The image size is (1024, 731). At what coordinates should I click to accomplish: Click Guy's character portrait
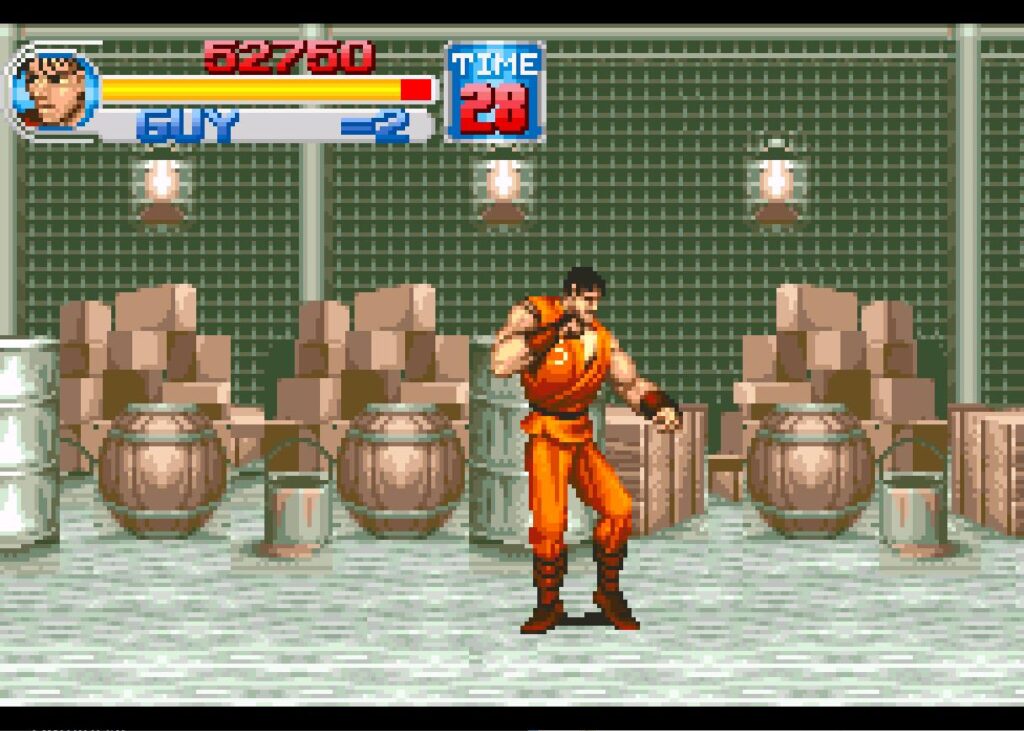(x=53, y=91)
